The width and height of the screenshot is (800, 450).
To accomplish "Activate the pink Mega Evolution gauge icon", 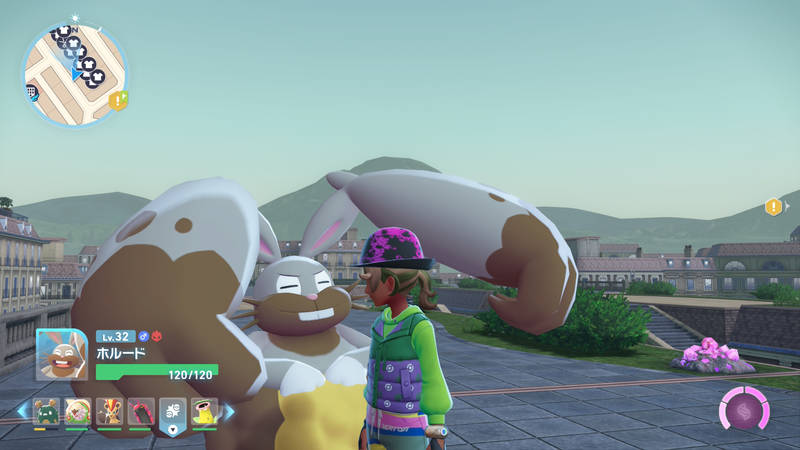I will coord(743,410).
